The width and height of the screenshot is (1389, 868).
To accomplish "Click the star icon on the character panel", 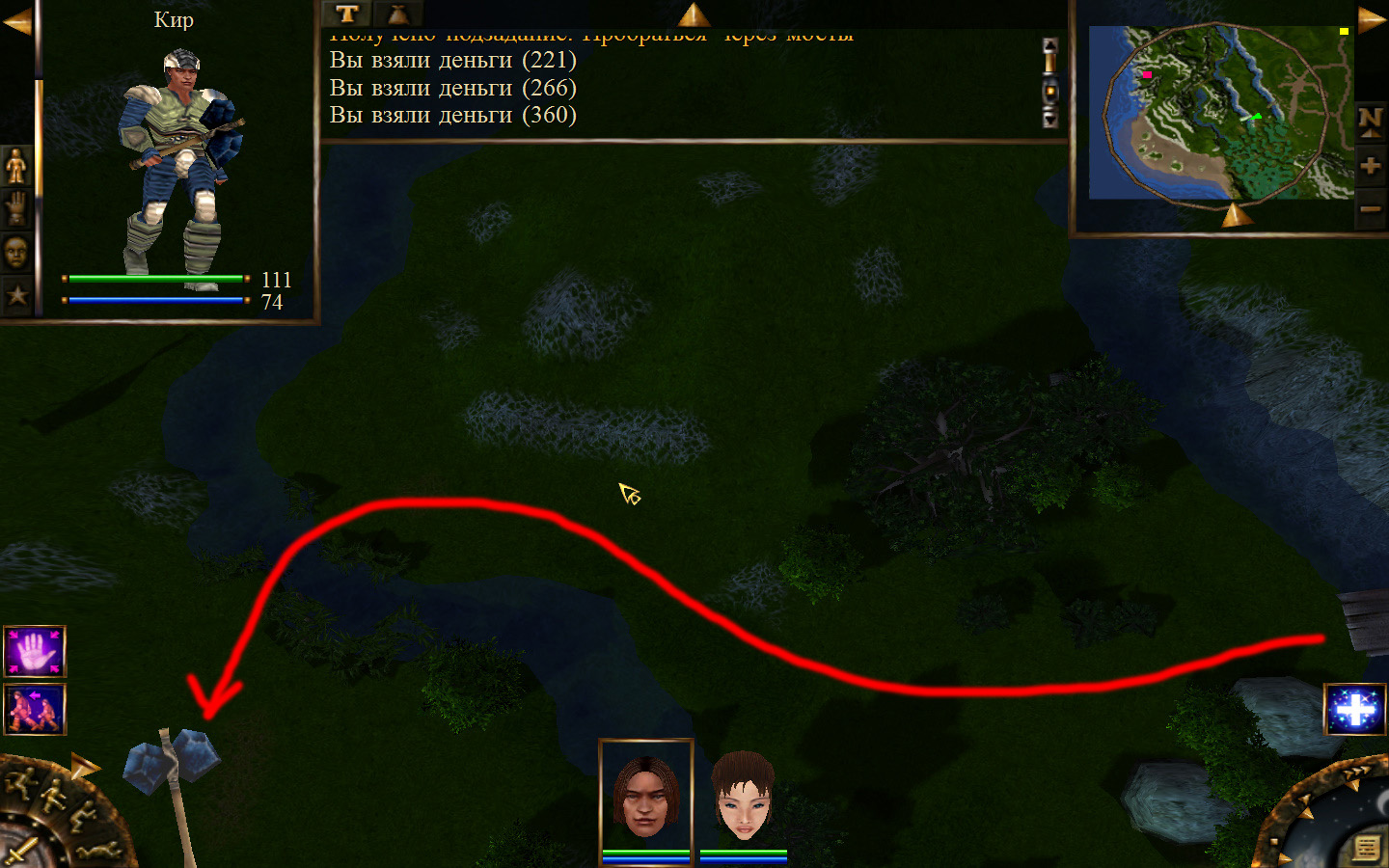I will pyautogui.click(x=16, y=295).
